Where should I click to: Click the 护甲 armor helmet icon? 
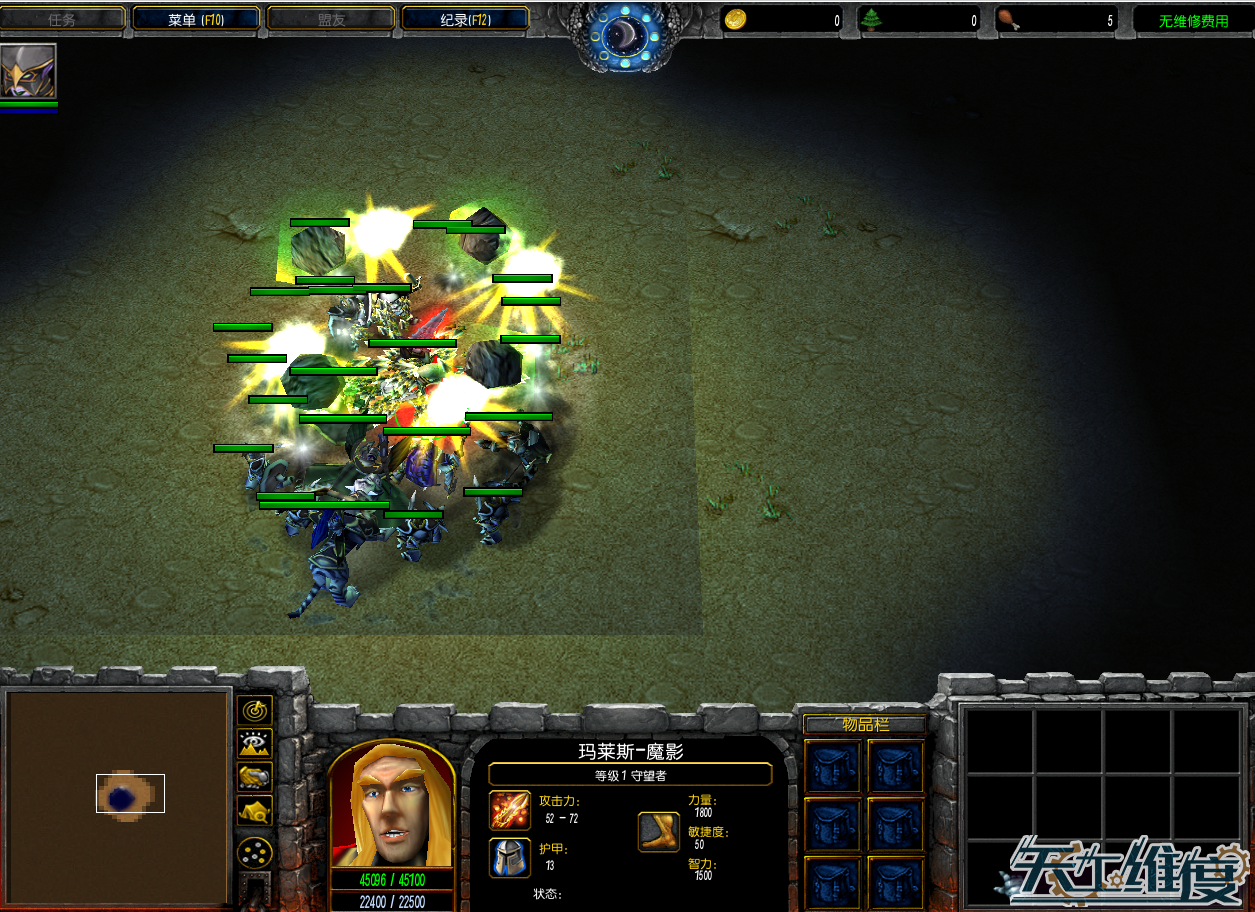coord(510,858)
